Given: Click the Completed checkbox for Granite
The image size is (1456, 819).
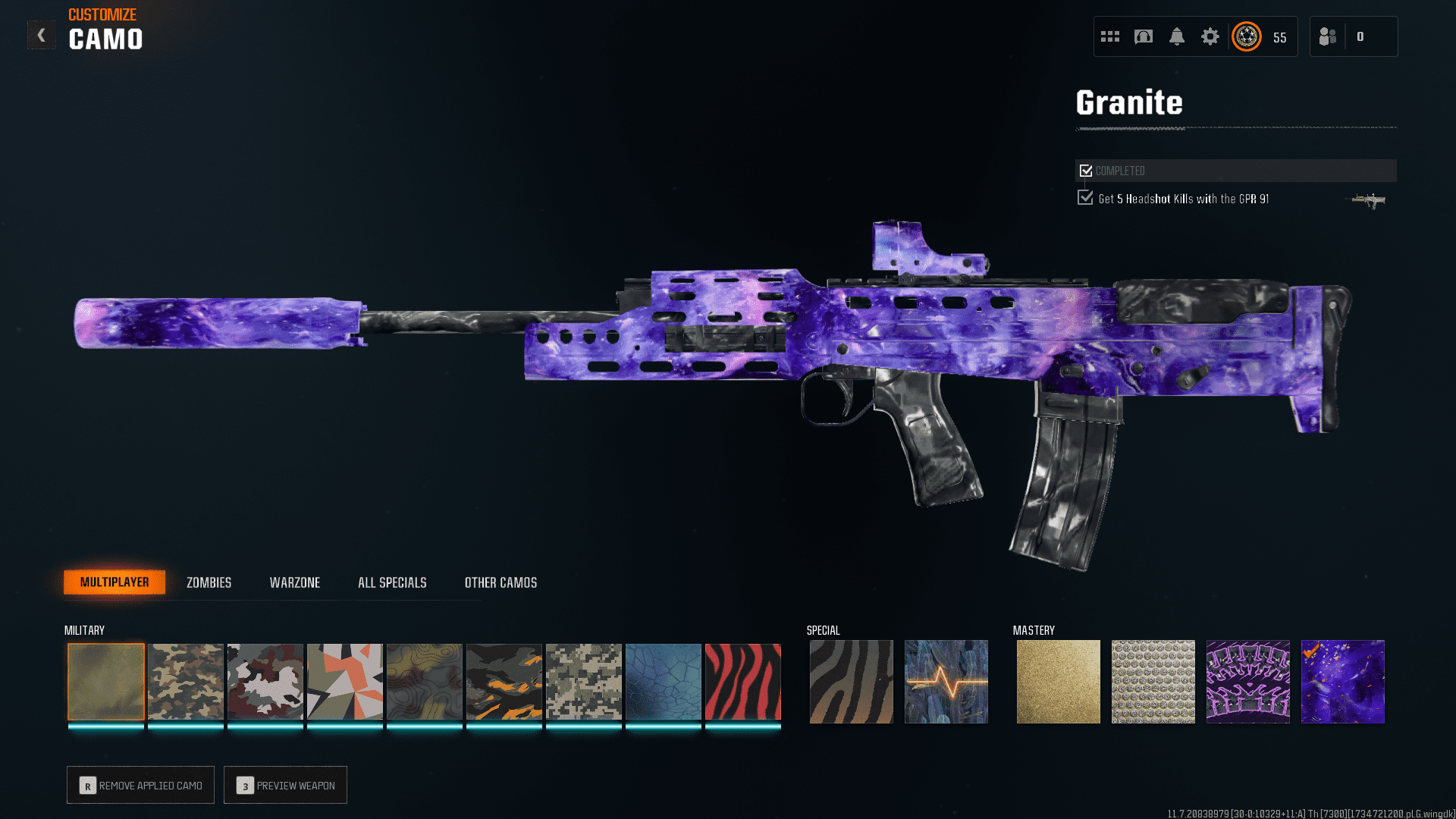Looking at the screenshot, I should (x=1085, y=170).
